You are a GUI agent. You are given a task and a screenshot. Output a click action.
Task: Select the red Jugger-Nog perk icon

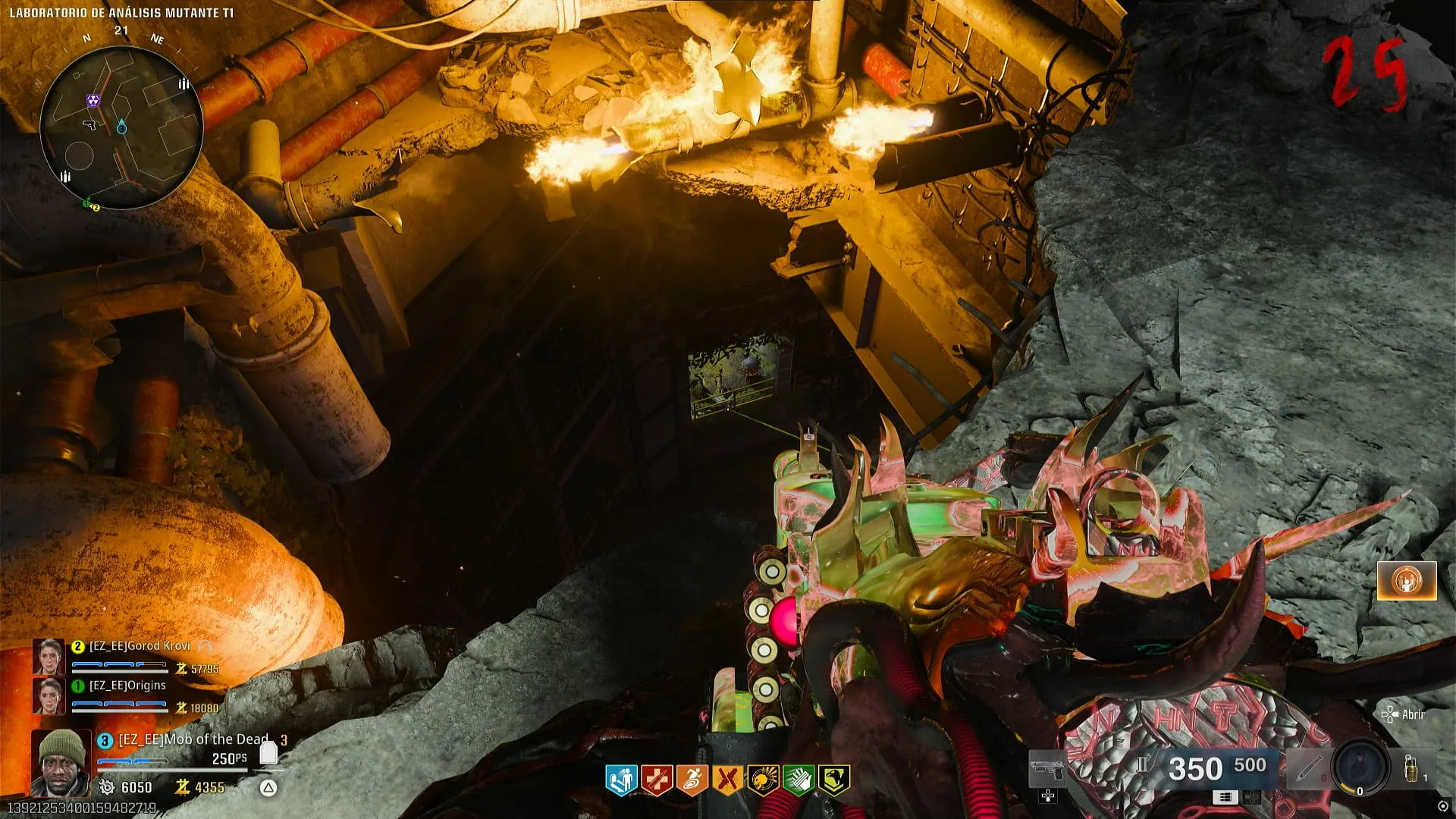pos(657,779)
